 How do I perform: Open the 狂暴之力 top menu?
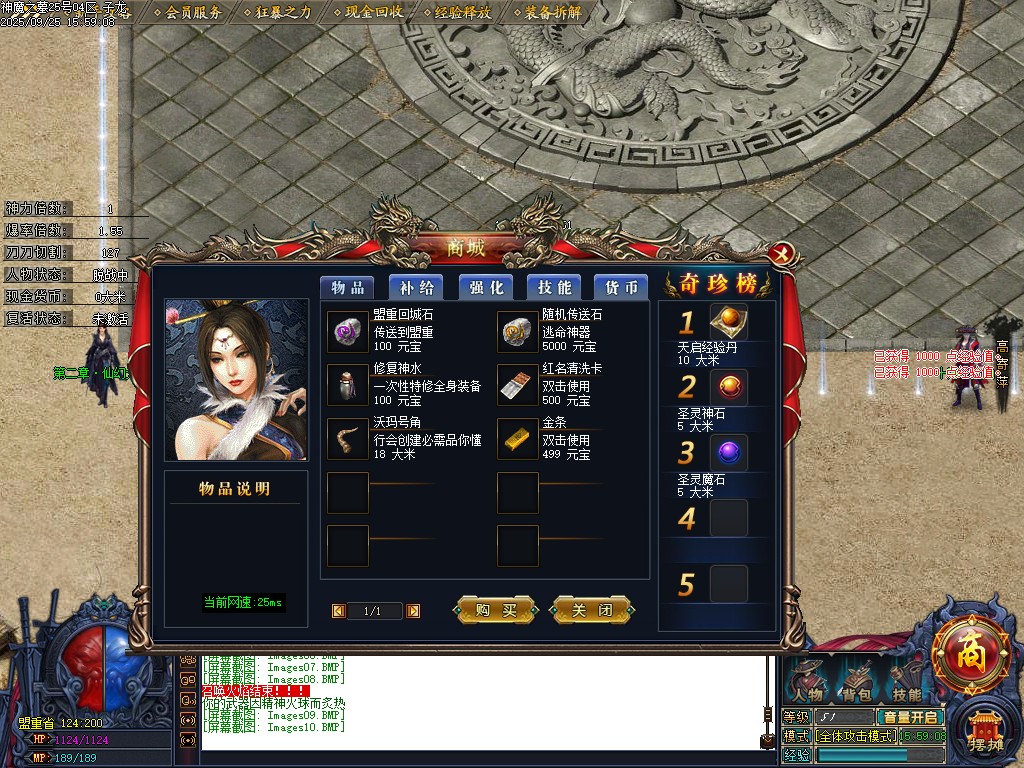click(x=284, y=13)
